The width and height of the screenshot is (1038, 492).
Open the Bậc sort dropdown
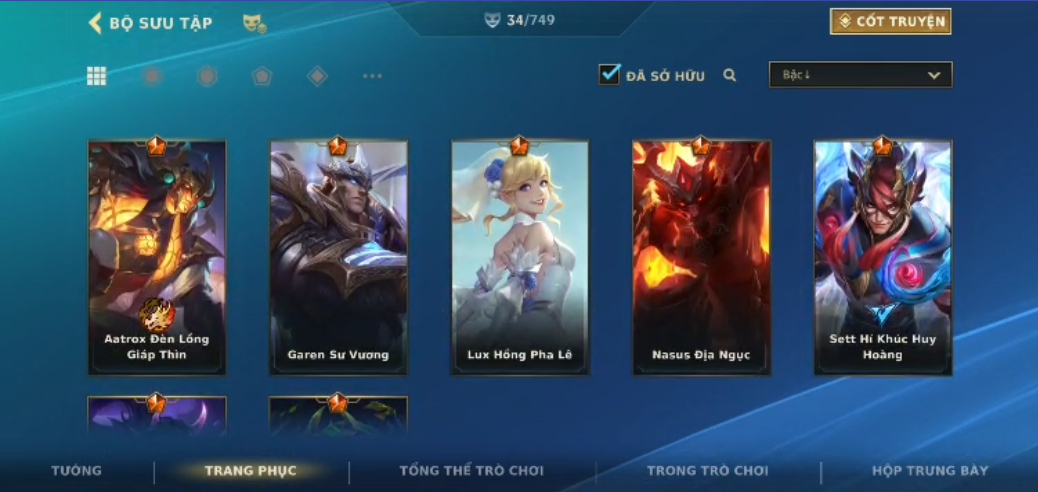click(860, 75)
